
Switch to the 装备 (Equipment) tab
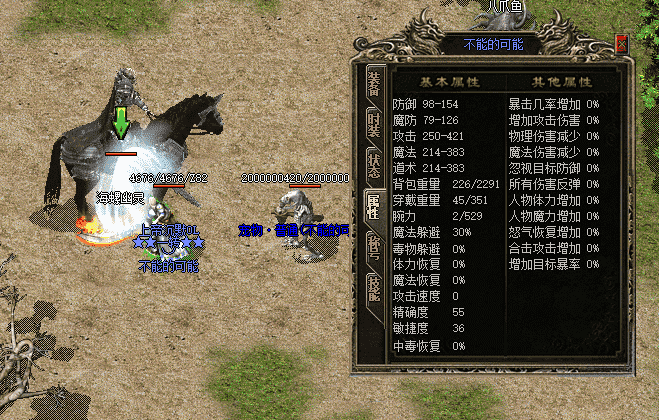pyautogui.click(x=373, y=81)
